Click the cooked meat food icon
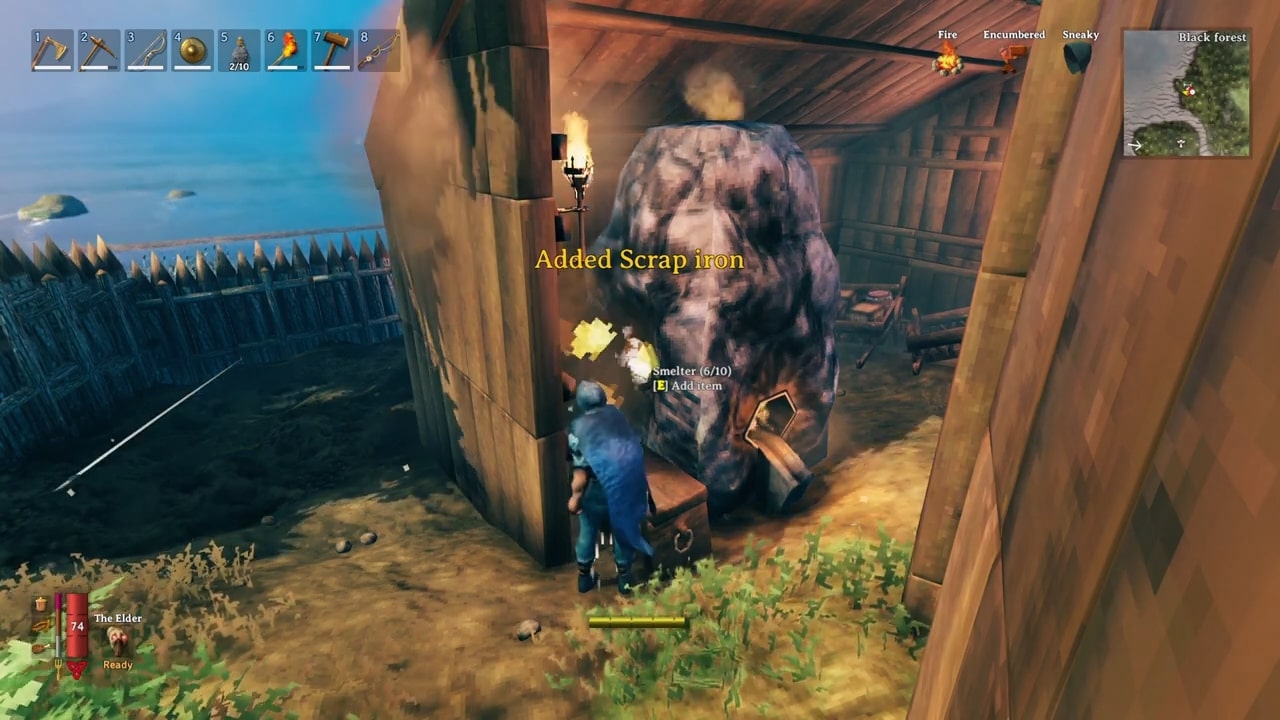Viewport: 1280px width, 720px height. tap(40, 648)
